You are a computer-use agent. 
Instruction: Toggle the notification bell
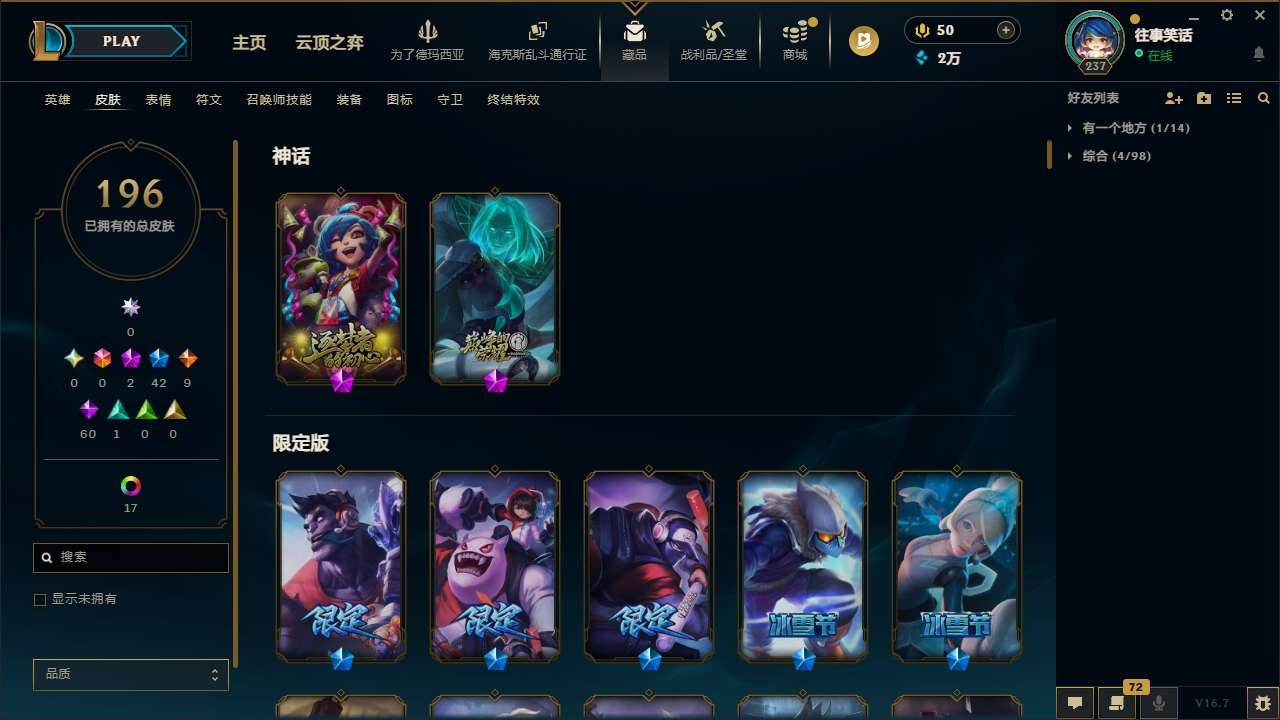1258,55
